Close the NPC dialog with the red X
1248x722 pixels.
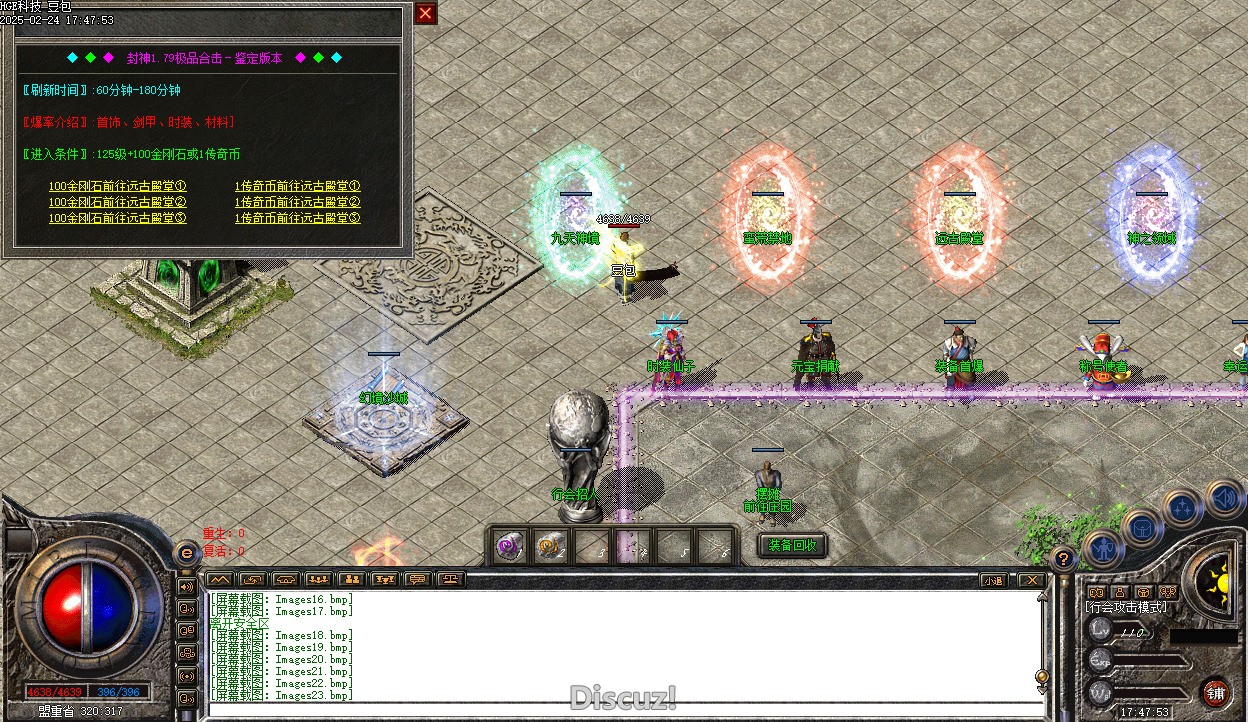coord(426,13)
